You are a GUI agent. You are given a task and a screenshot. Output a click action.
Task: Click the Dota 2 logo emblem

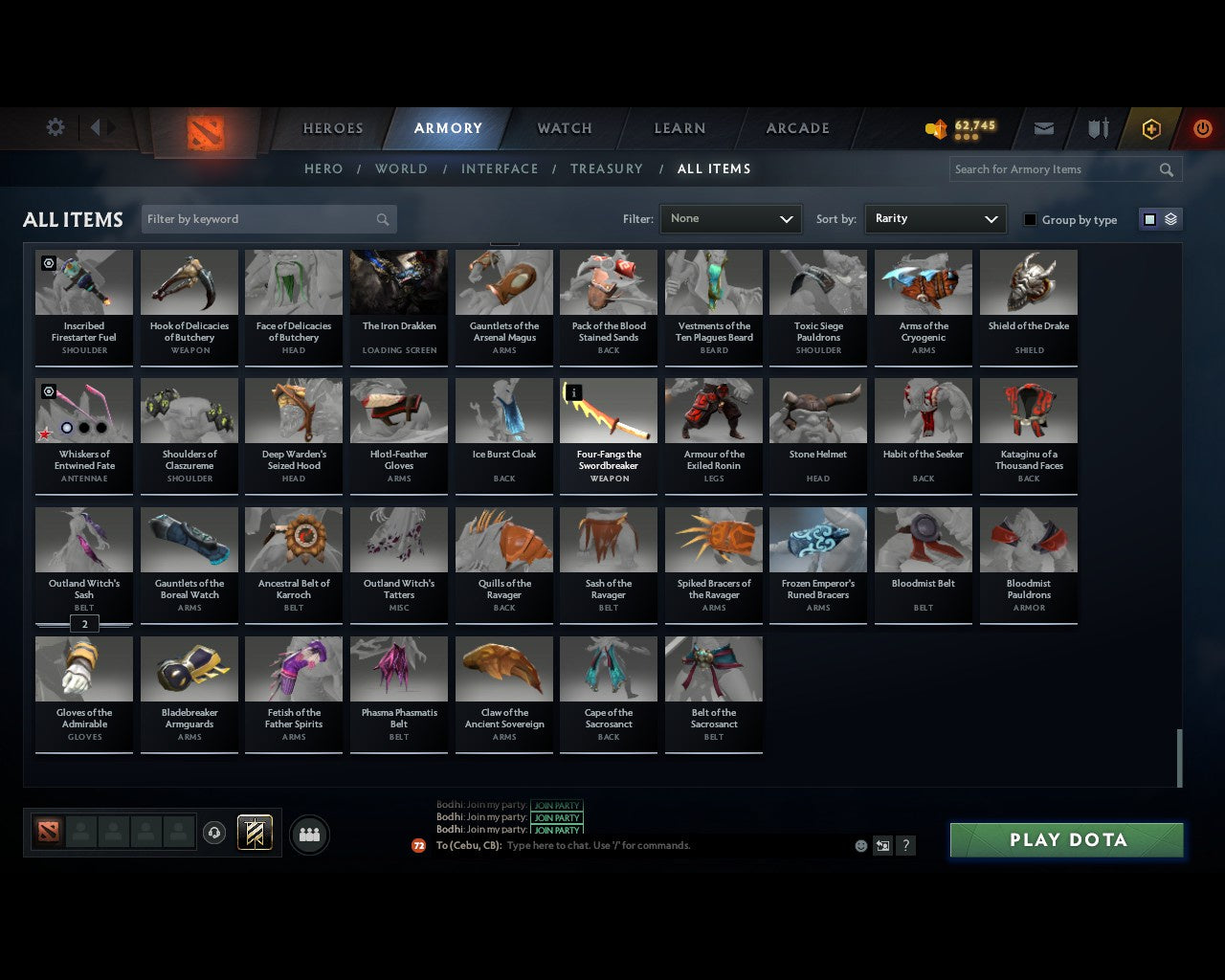point(204,131)
